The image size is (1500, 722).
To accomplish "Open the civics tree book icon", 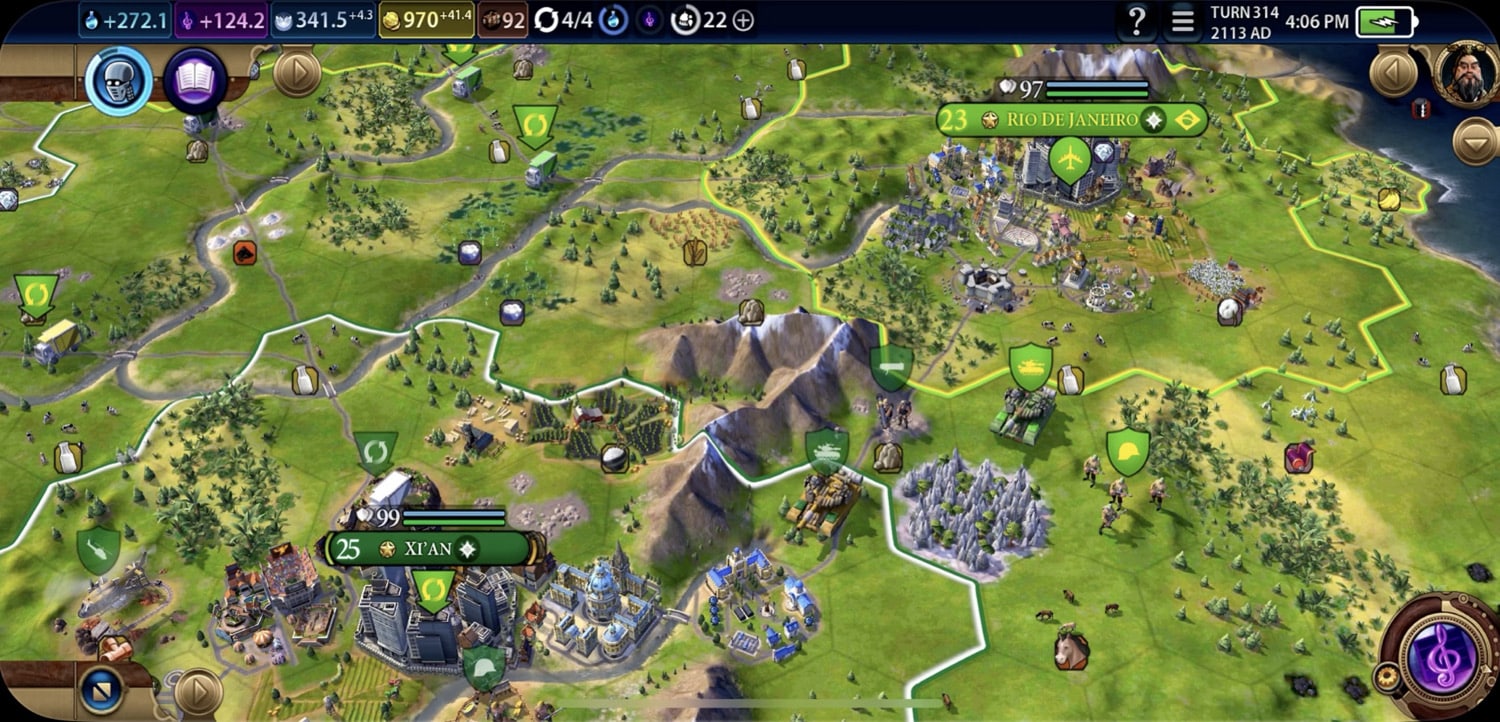I will [195, 79].
